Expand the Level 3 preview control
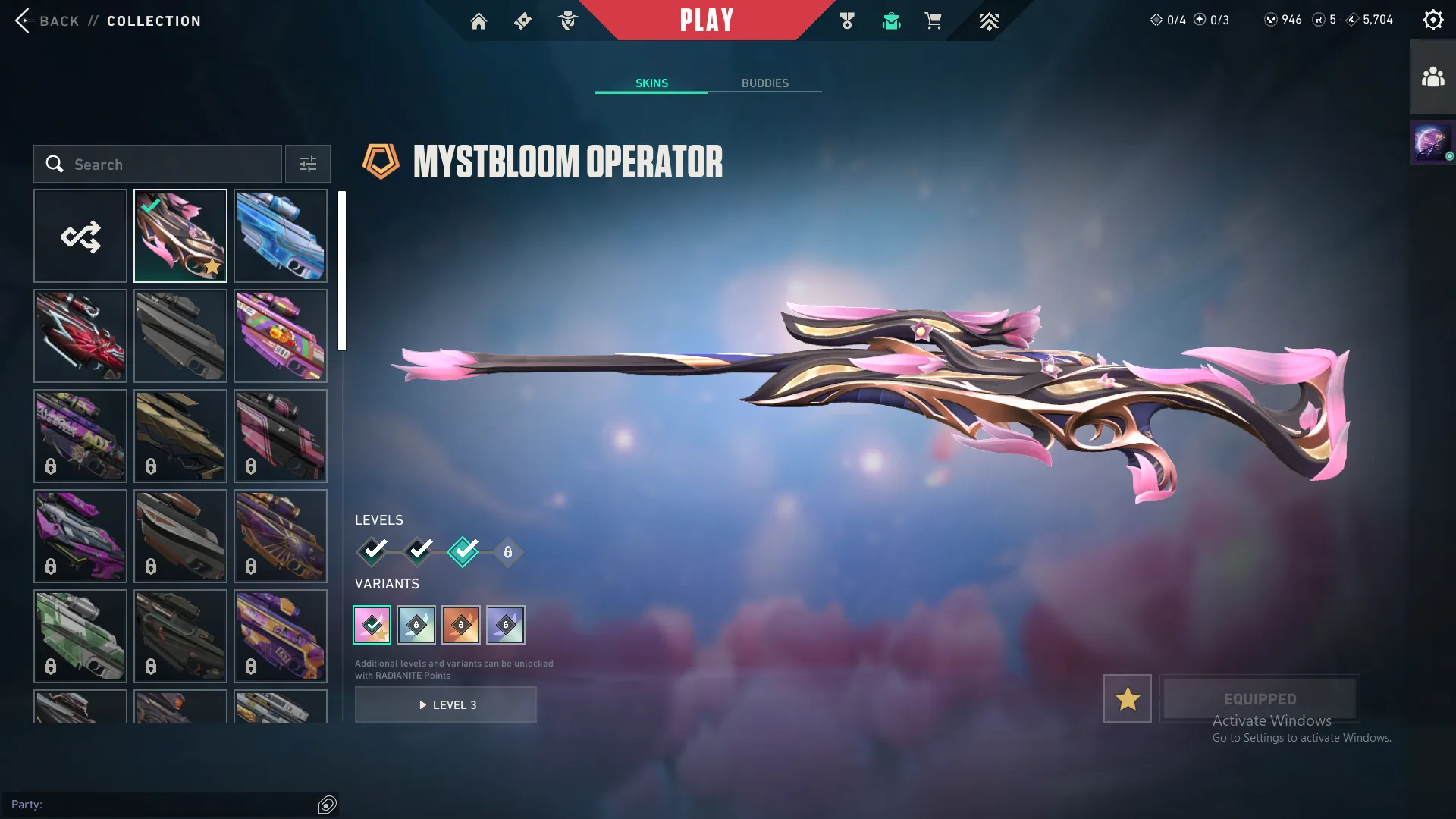 coord(446,704)
